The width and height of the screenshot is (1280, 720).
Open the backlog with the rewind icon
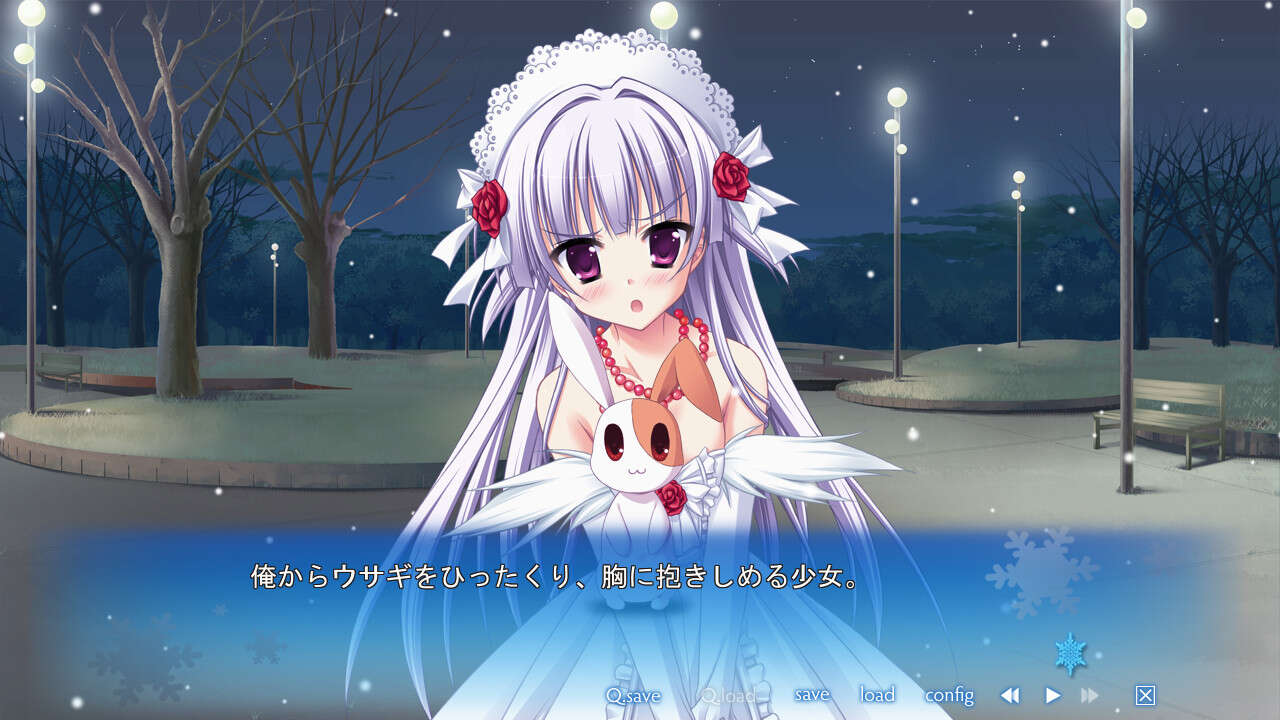point(1010,695)
